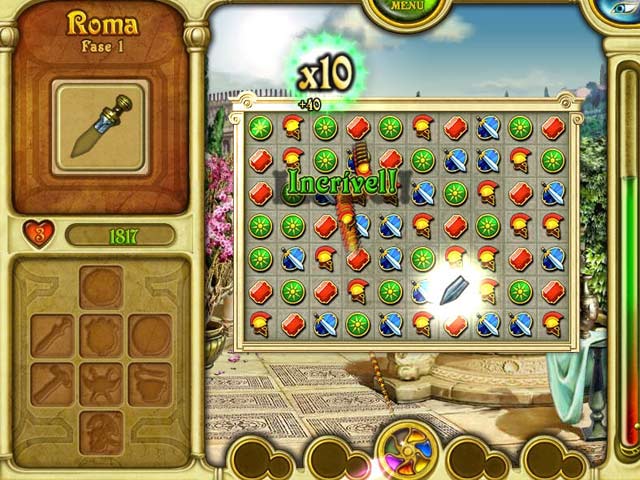Select the engraved cup slot
The height and width of the screenshot is (480, 640).
point(150,384)
